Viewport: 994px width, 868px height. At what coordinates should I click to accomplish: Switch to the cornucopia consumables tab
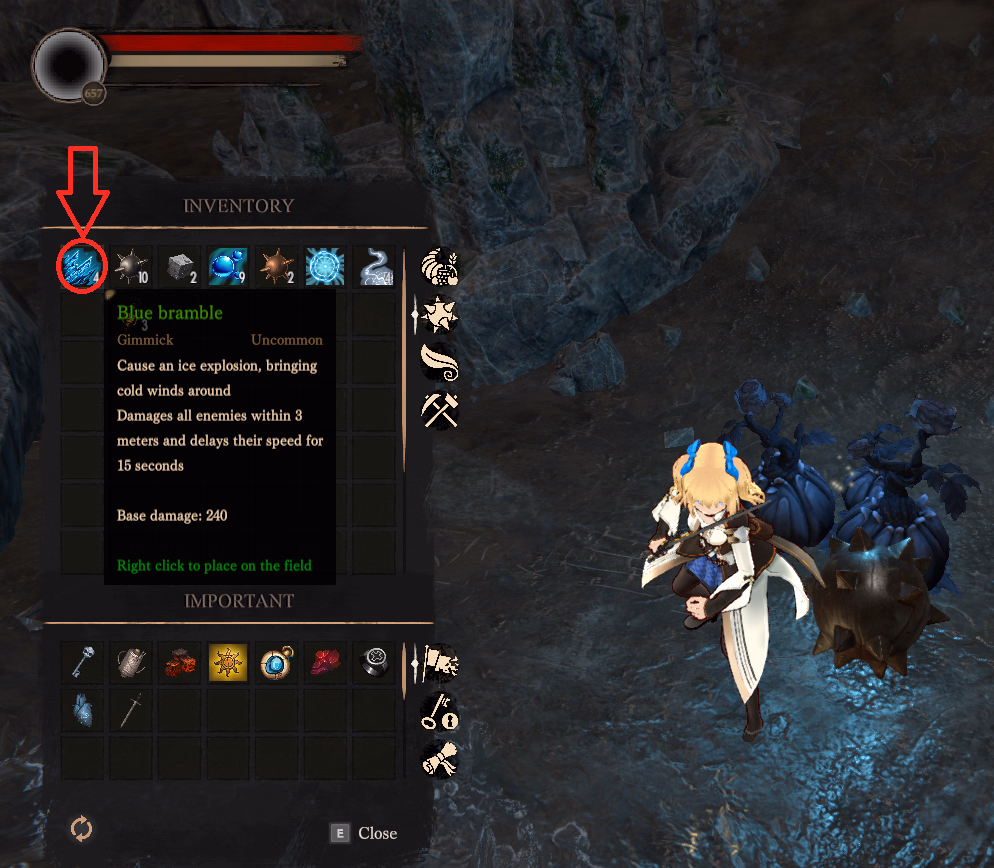(x=440, y=268)
